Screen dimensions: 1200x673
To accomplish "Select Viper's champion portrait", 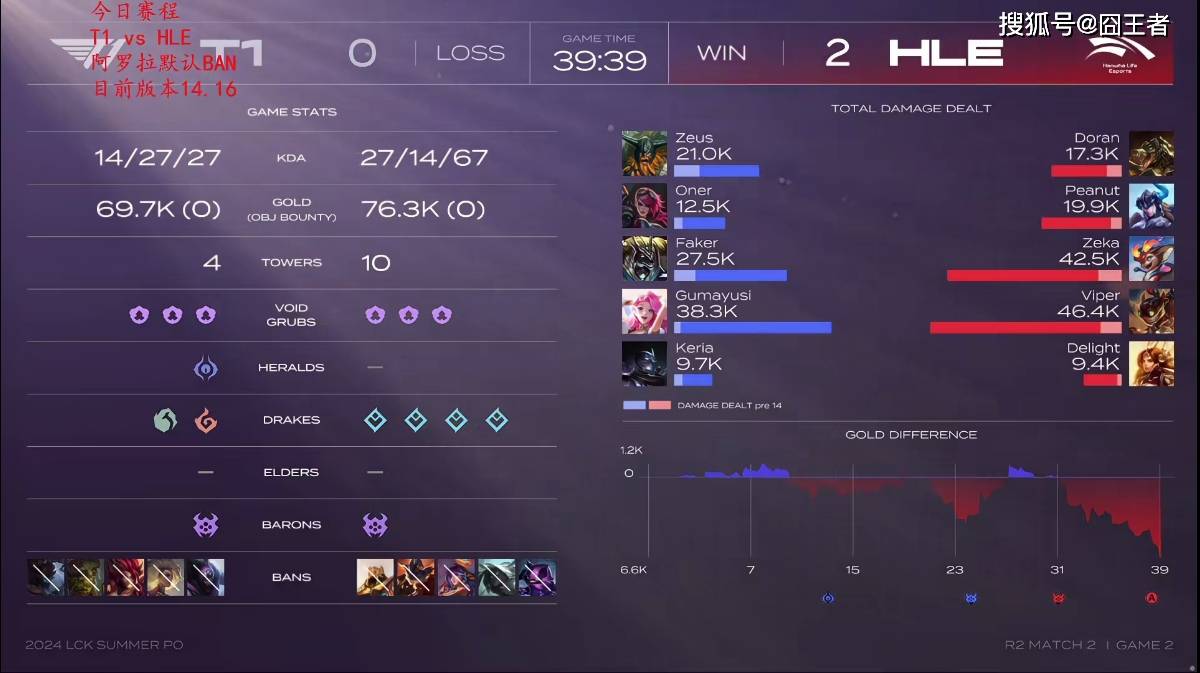I will [1151, 311].
